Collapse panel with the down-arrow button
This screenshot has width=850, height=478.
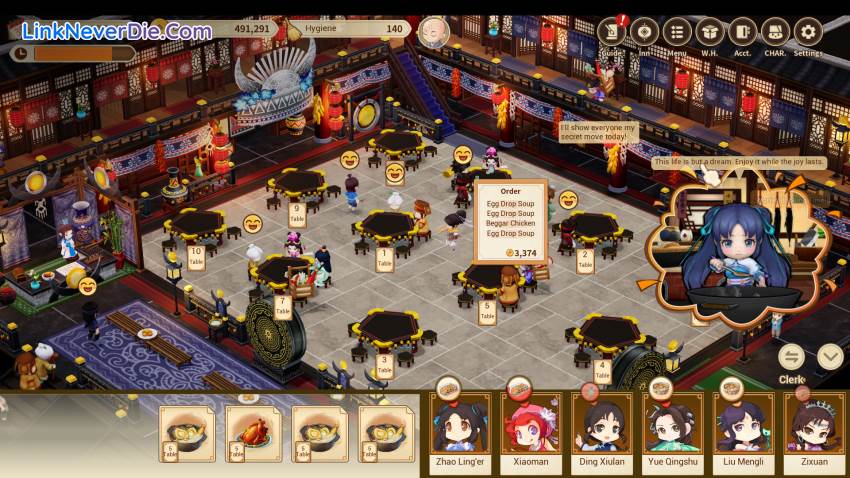(830, 356)
